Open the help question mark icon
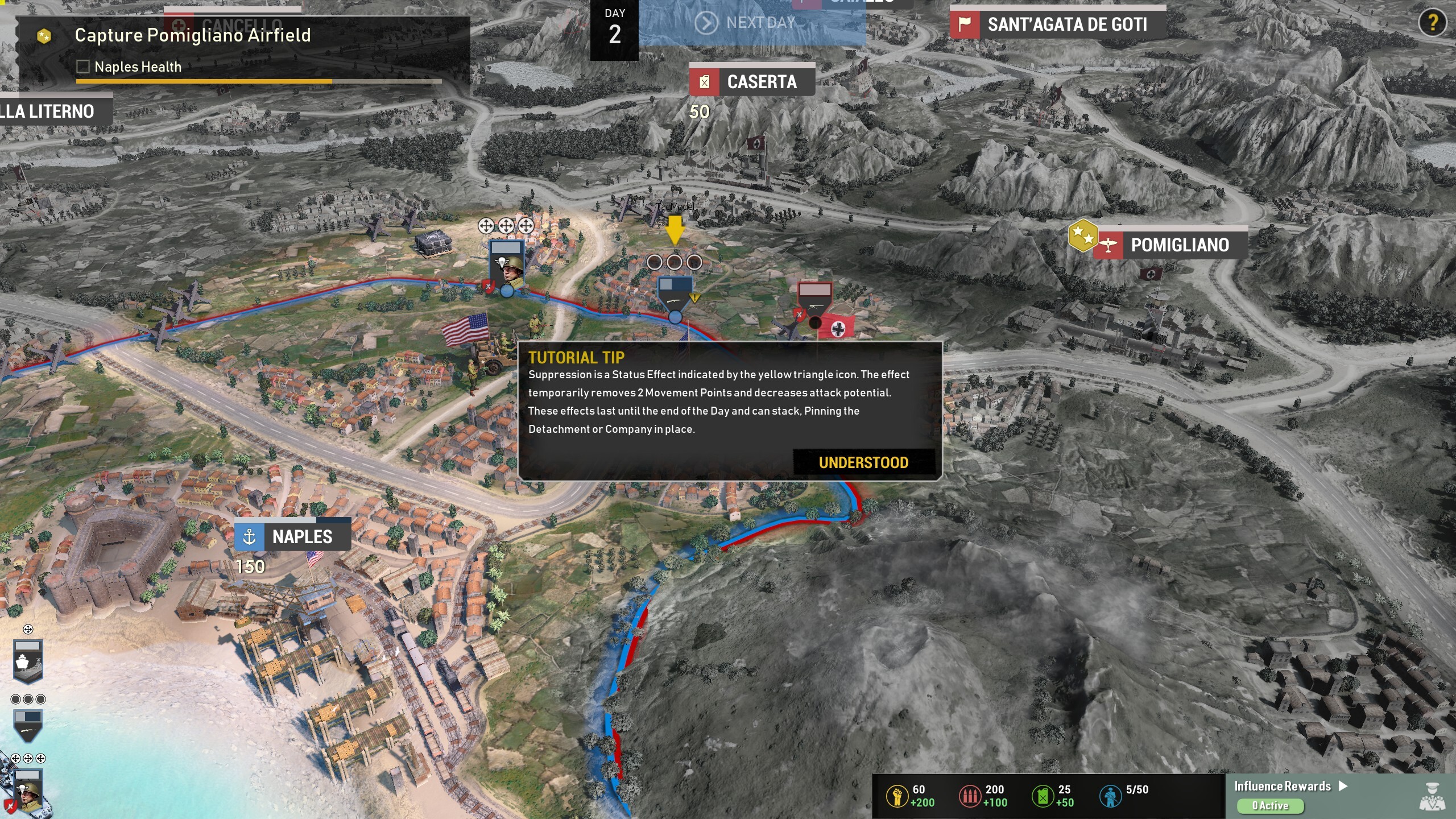The width and height of the screenshot is (1456, 819). click(x=1432, y=23)
